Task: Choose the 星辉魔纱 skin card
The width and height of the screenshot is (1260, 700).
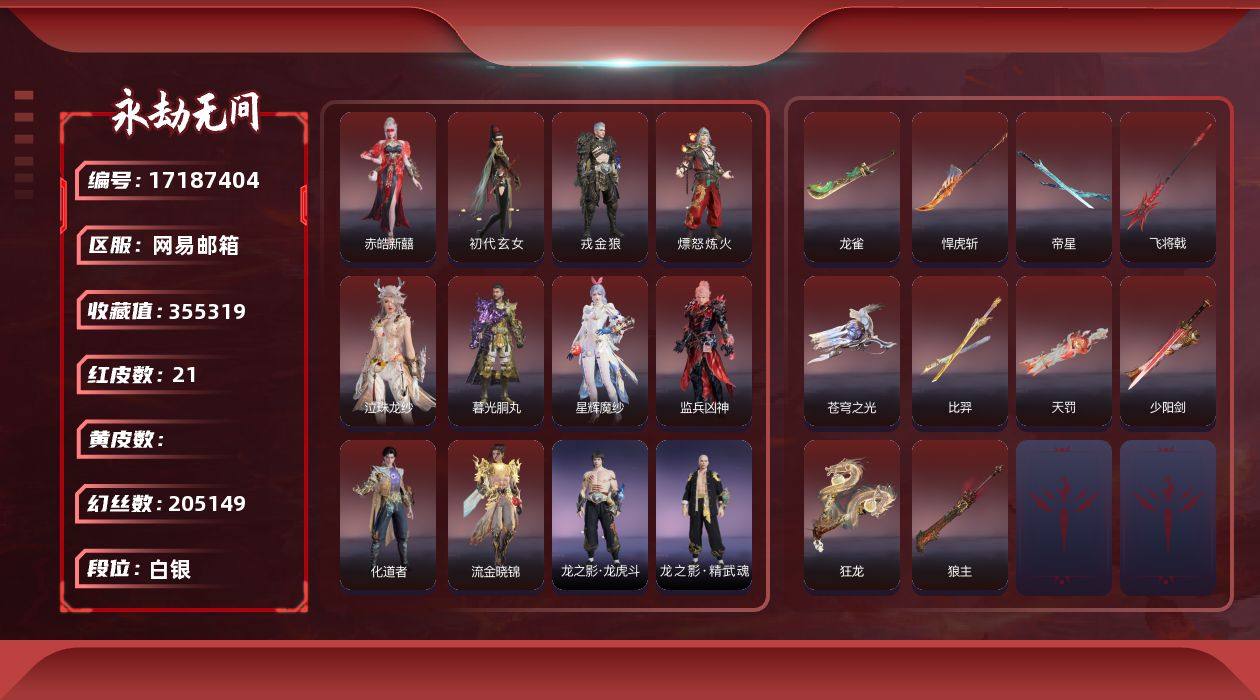Action: tap(600, 351)
